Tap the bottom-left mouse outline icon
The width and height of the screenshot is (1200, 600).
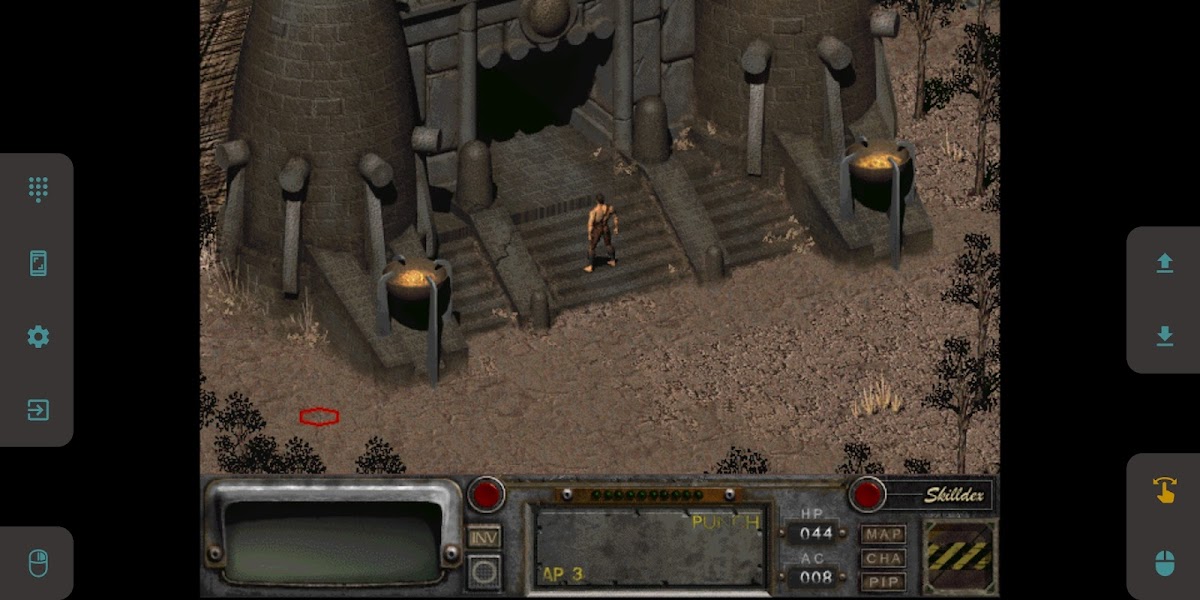coord(38,563)
